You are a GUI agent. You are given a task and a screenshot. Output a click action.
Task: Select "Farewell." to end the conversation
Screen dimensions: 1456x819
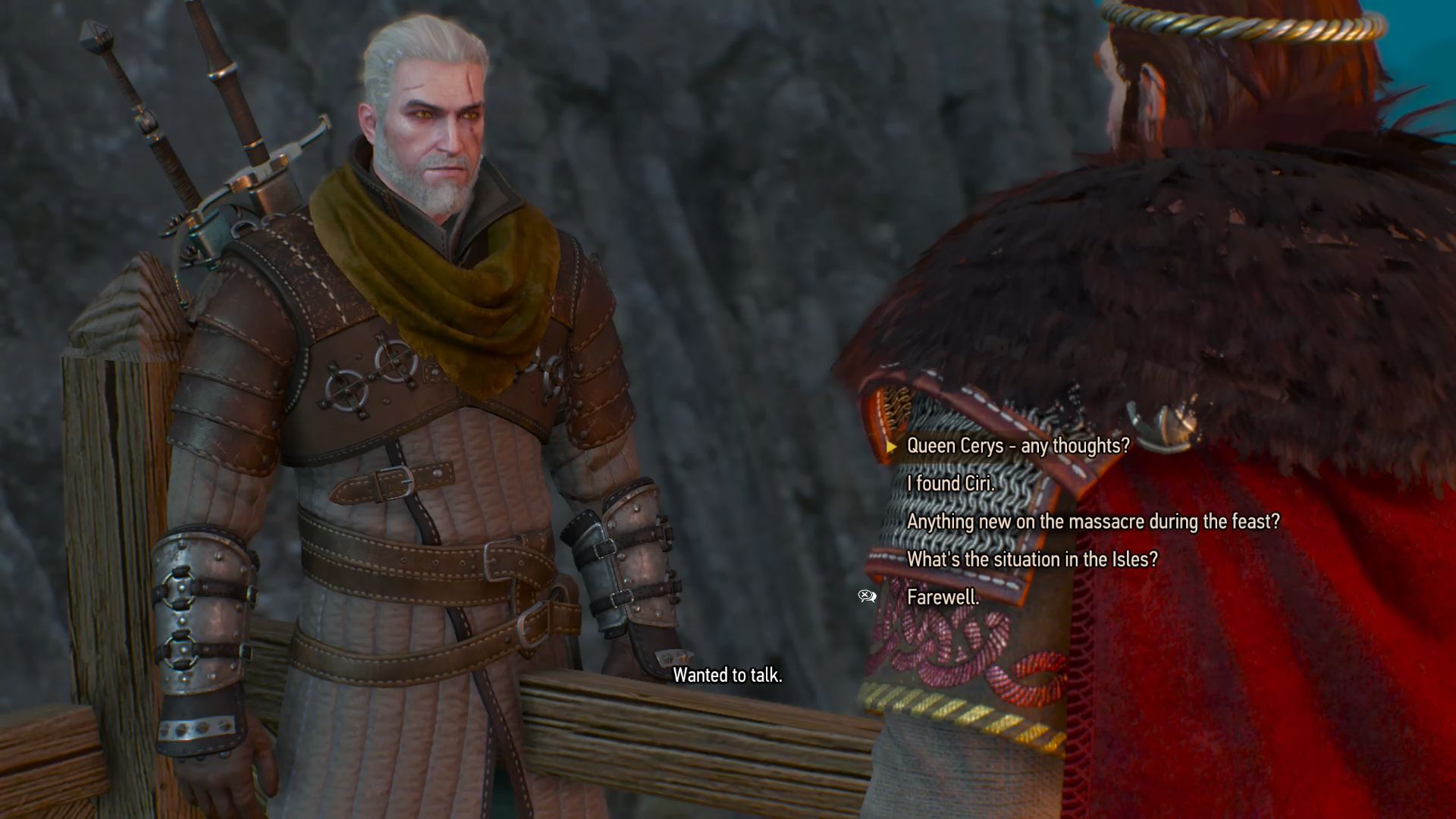pyautogui.click(x=944, y=598)
